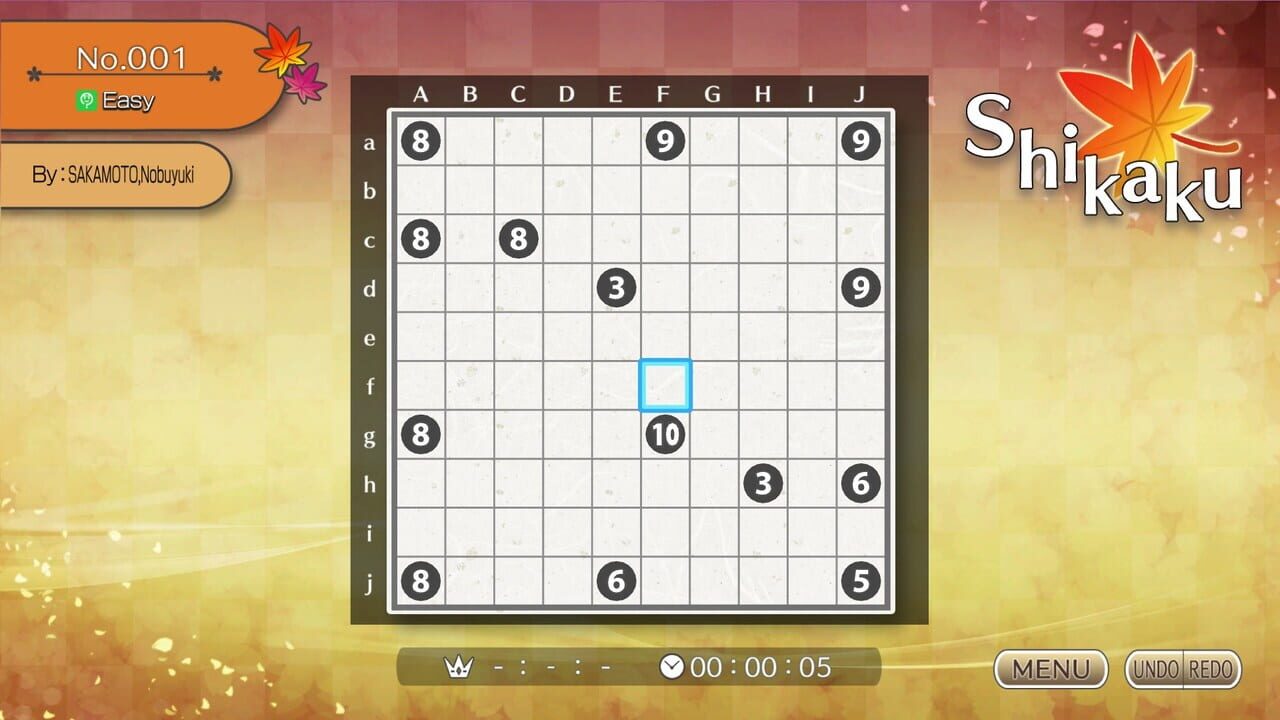Select the circled 8 clue in row g

(421, 434)
